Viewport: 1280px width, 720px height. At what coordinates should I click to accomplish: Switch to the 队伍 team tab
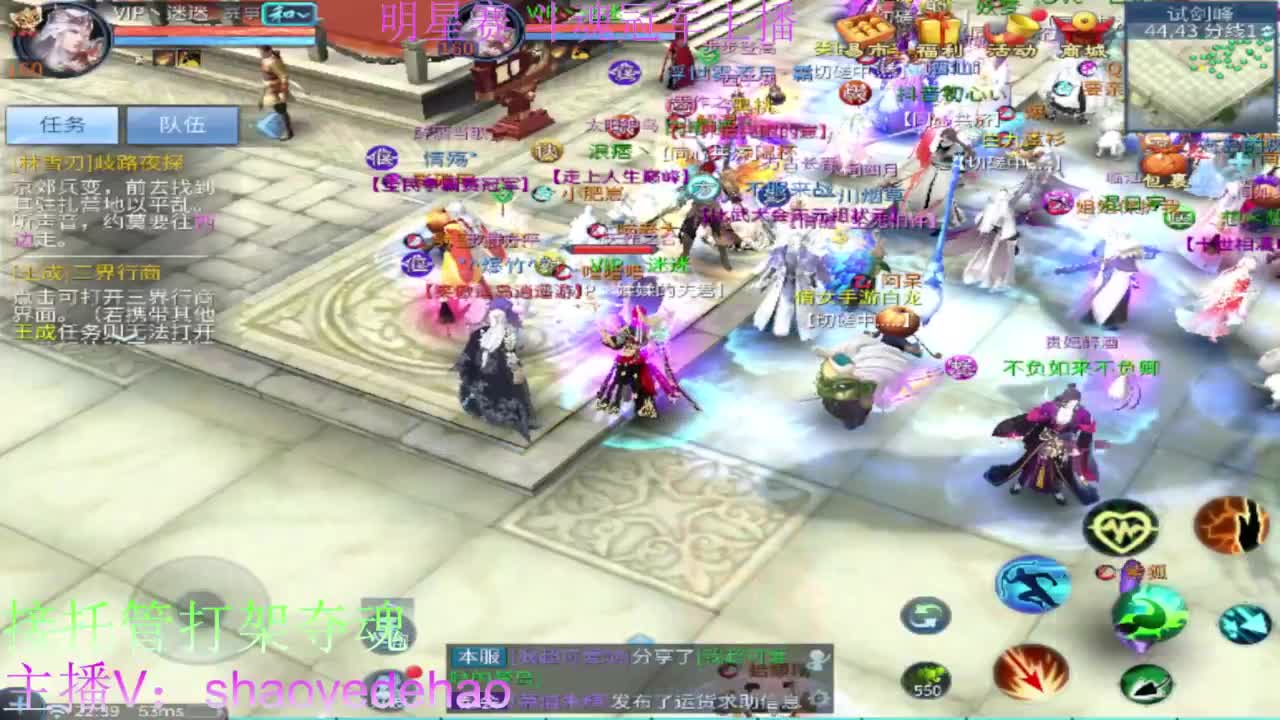click(184, 124)
